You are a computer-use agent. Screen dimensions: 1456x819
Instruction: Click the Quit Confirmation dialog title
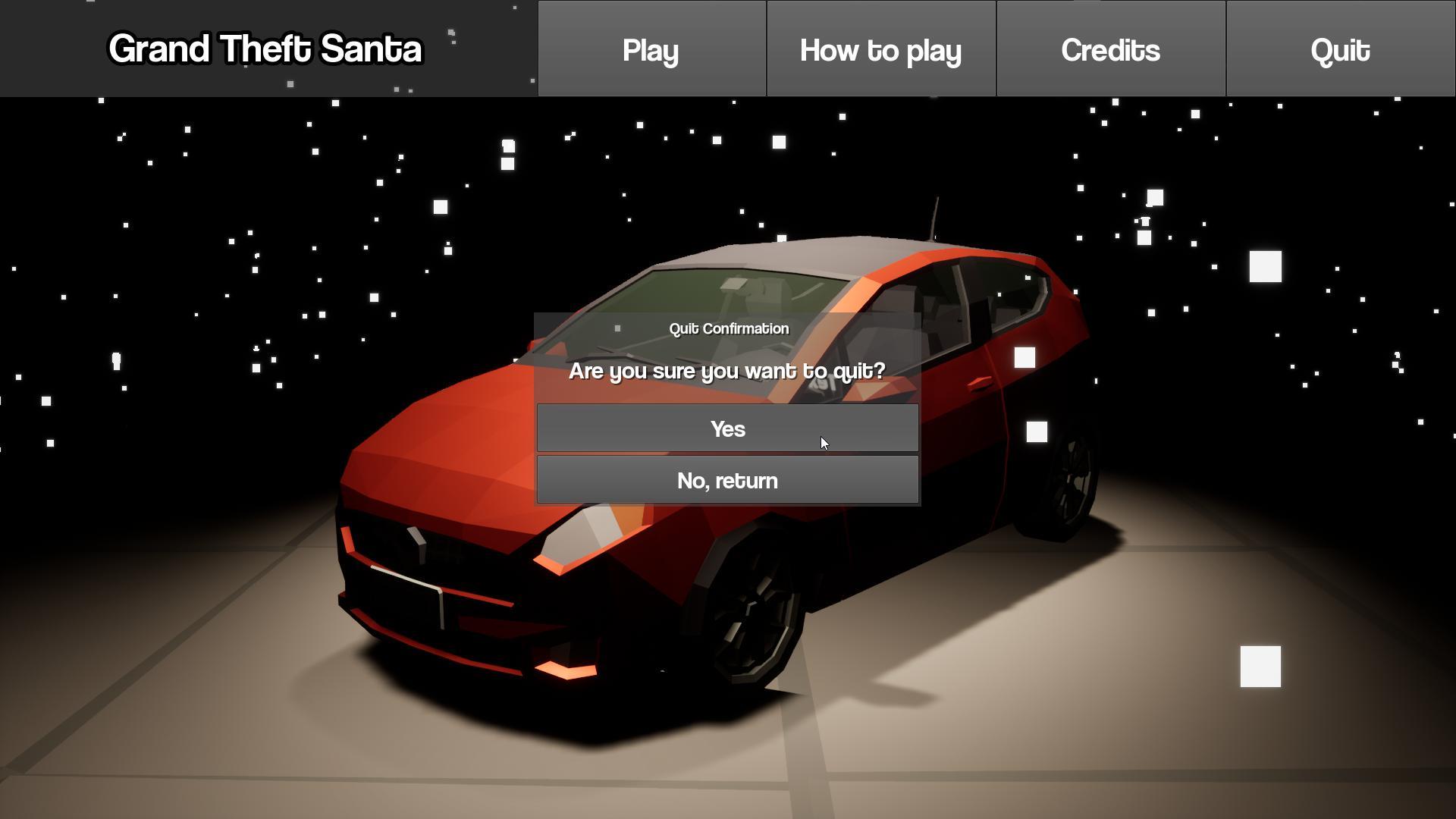[x=728, y=328]
